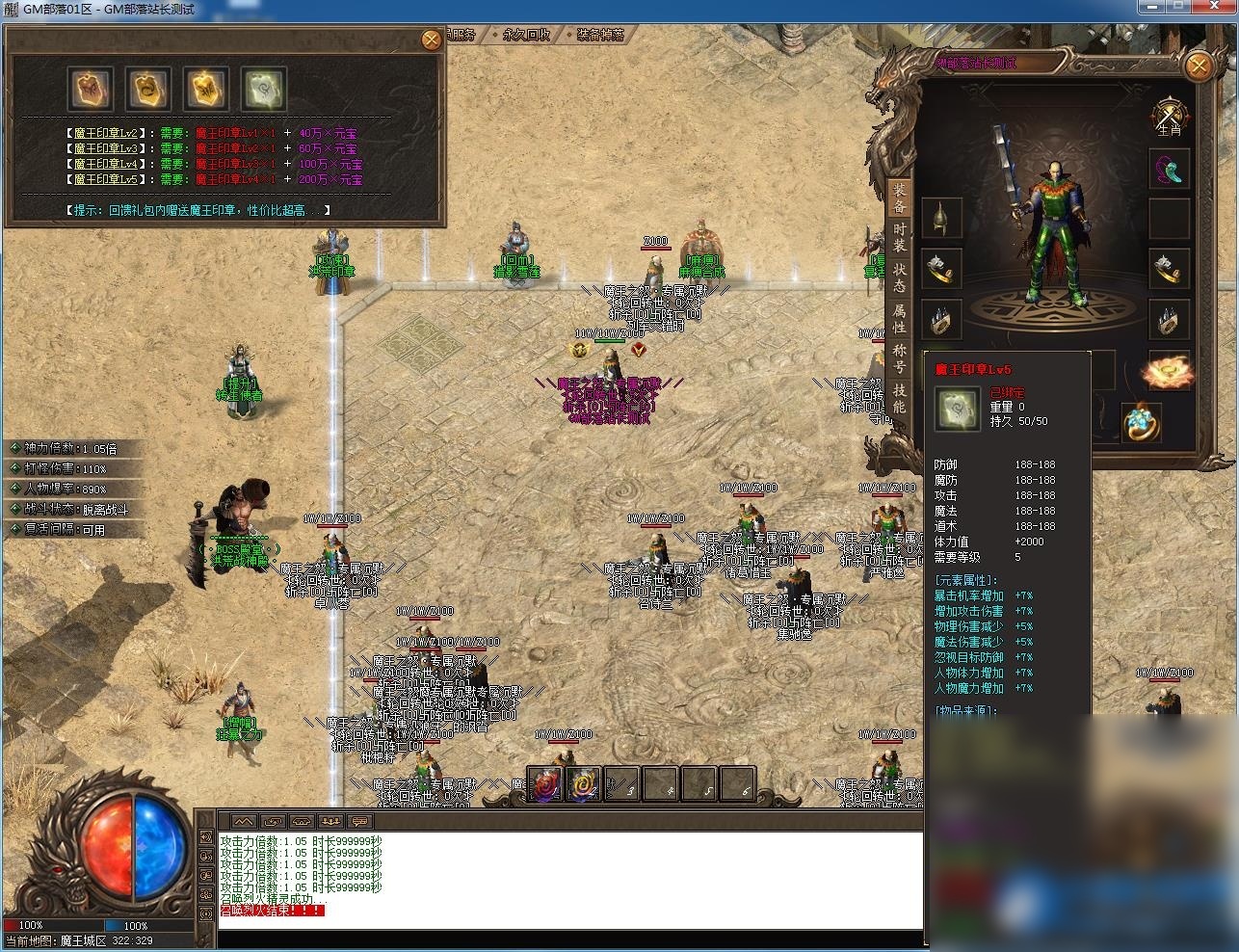Close the 魔王印章 upgrade dialog

point(431,40)
